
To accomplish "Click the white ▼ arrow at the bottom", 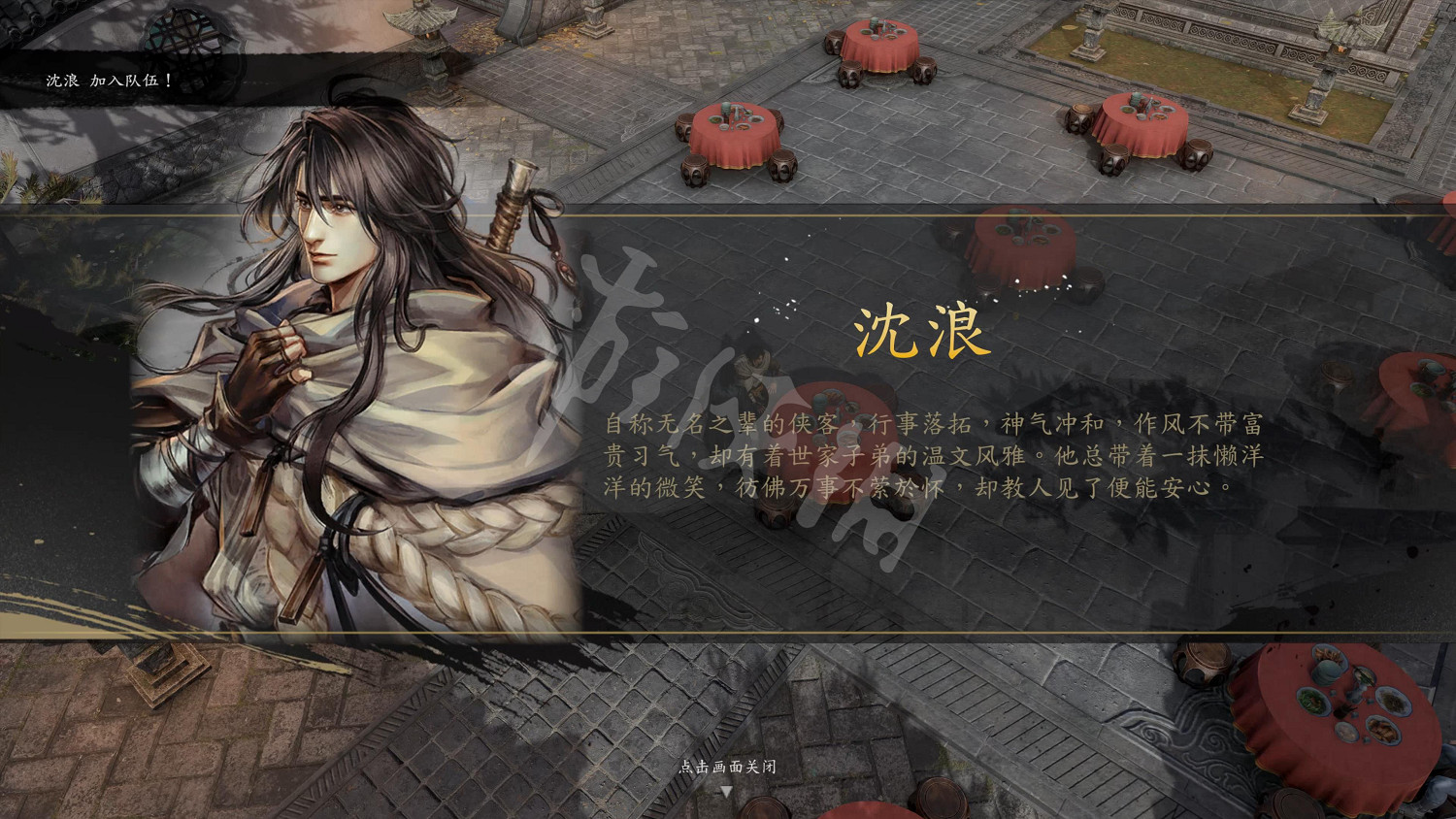I will coord(727,791).
